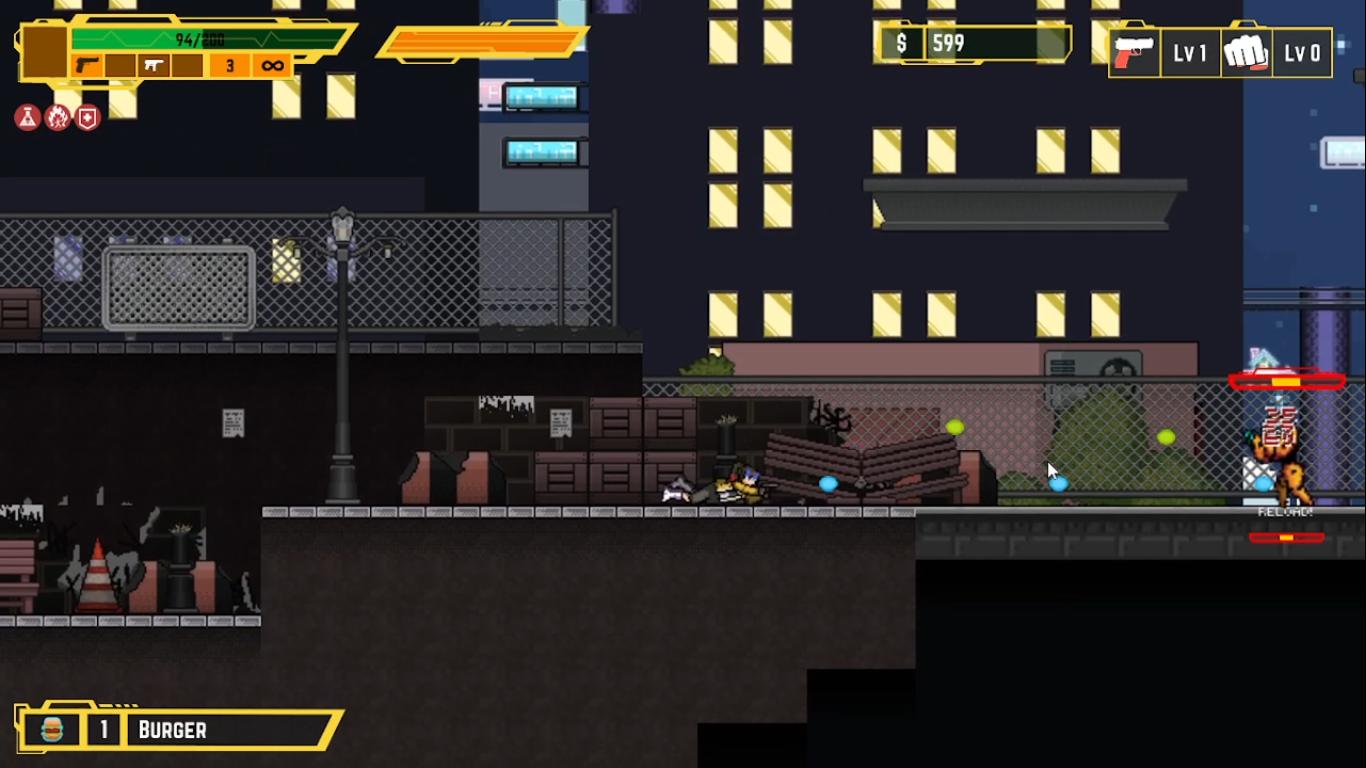Click the orange charge bar below the health bar
Image resolution: width=1366 pixels, height=768 pixels.
click(480, 42)
